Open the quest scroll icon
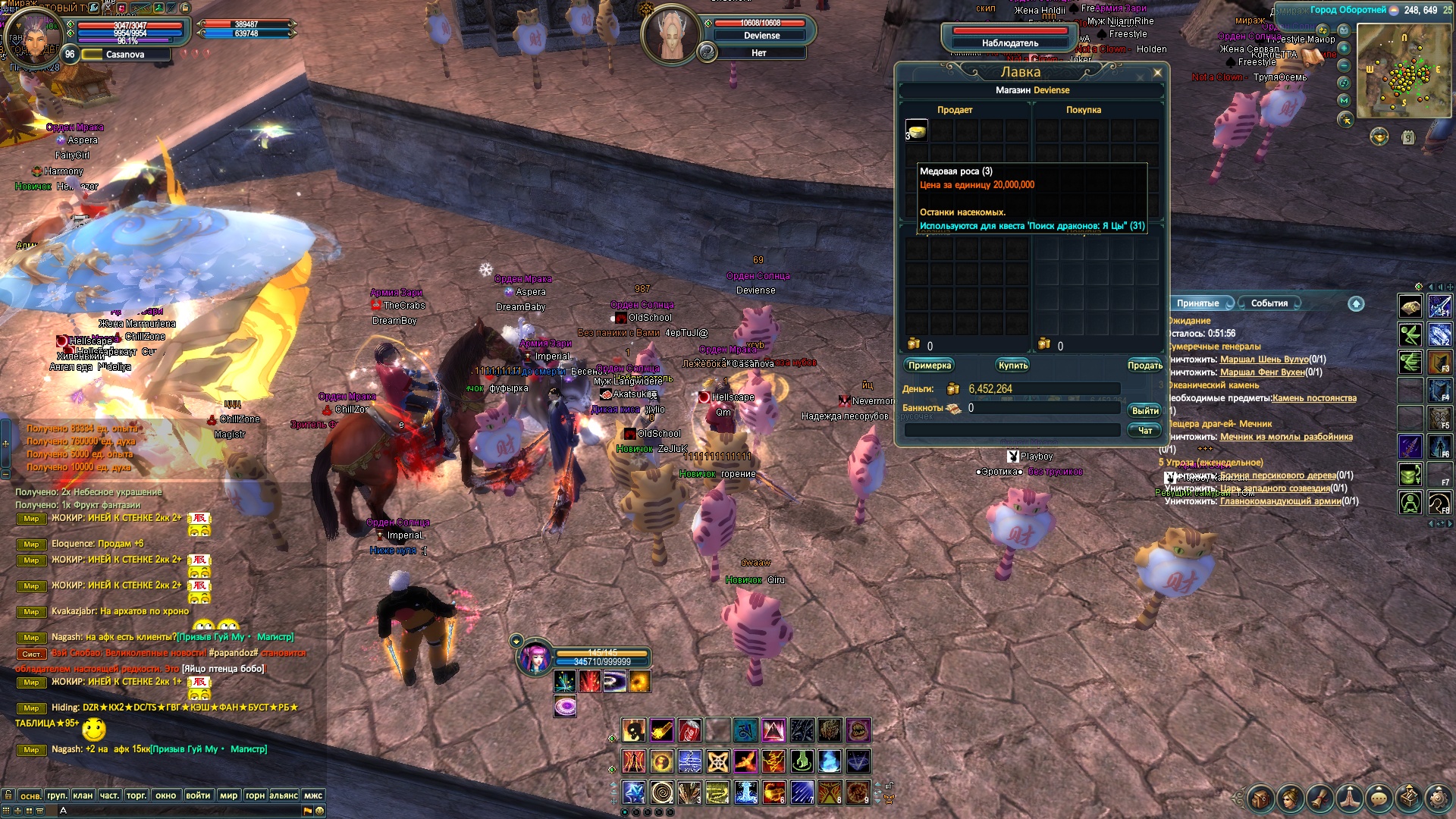This screenshot has width=1456, height=819. coord(1319,799)
